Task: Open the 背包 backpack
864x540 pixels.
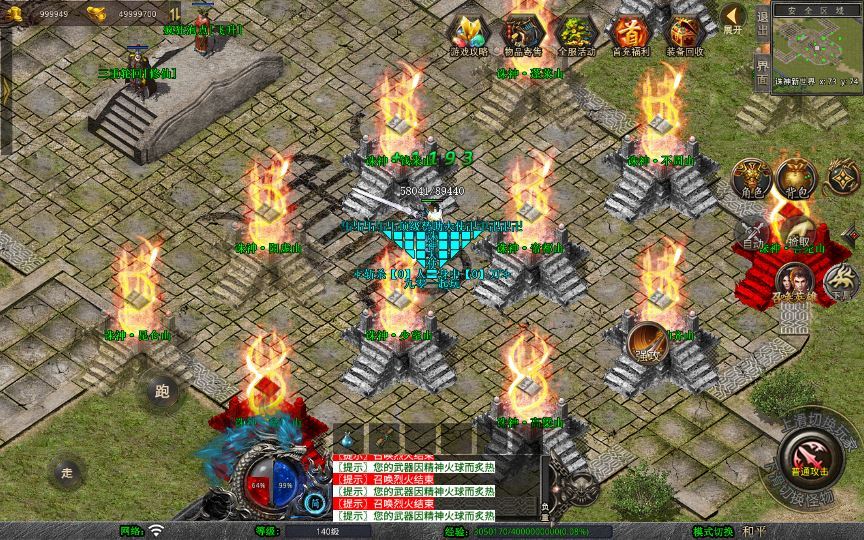Action: (x=796, y=178)
